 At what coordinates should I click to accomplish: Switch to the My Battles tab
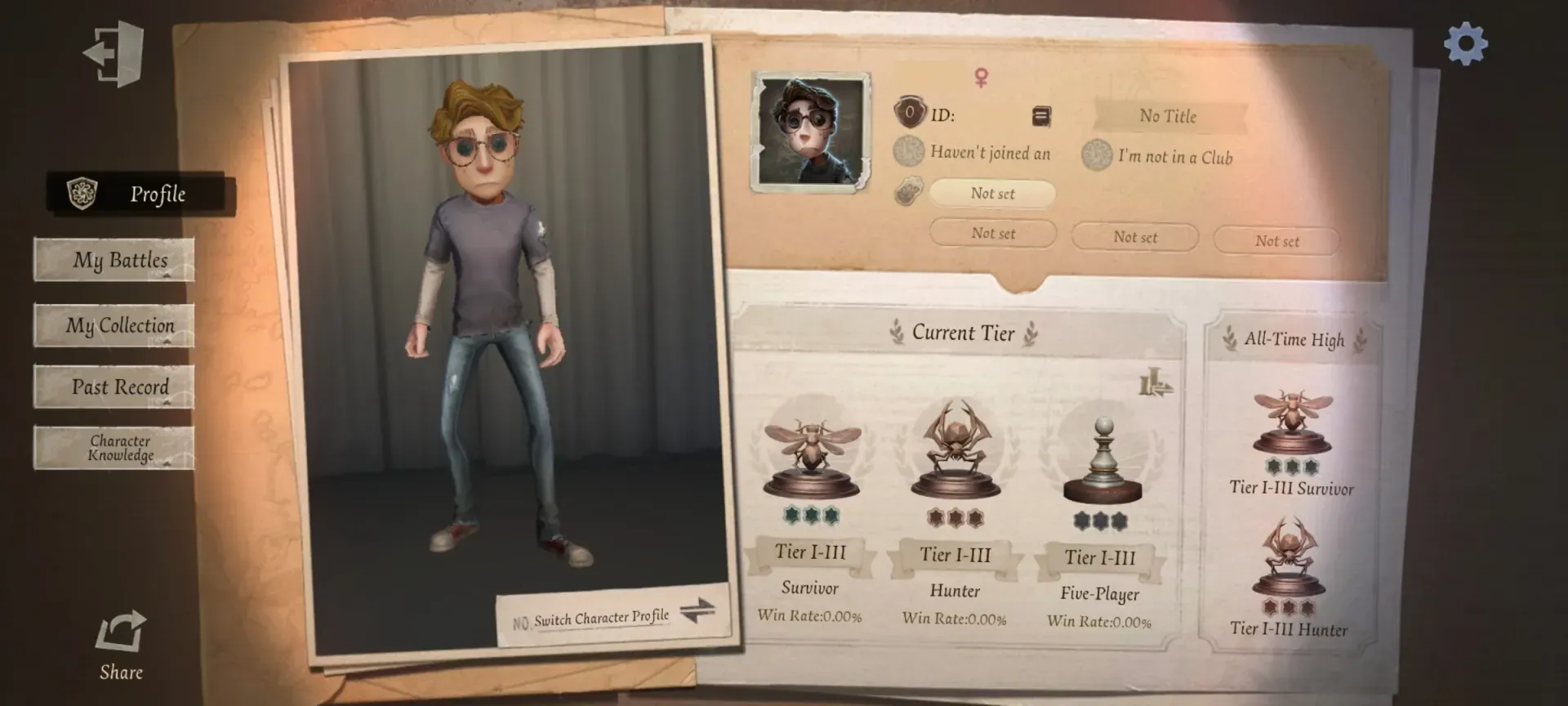(114, 260)
